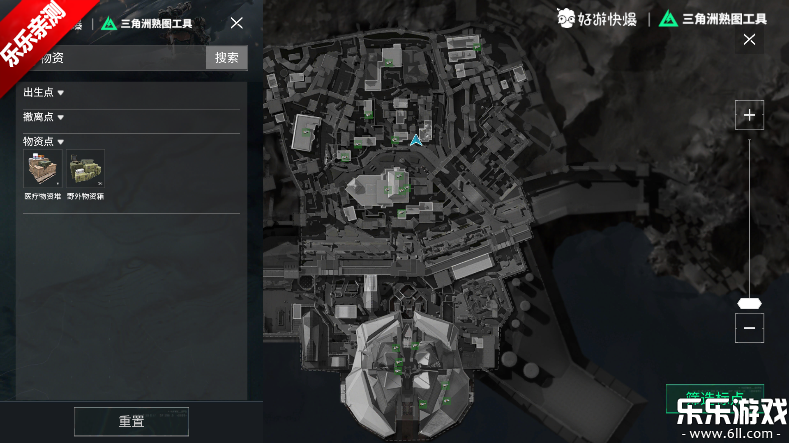Collapse the 物资点 supply point category

(44, 142)
